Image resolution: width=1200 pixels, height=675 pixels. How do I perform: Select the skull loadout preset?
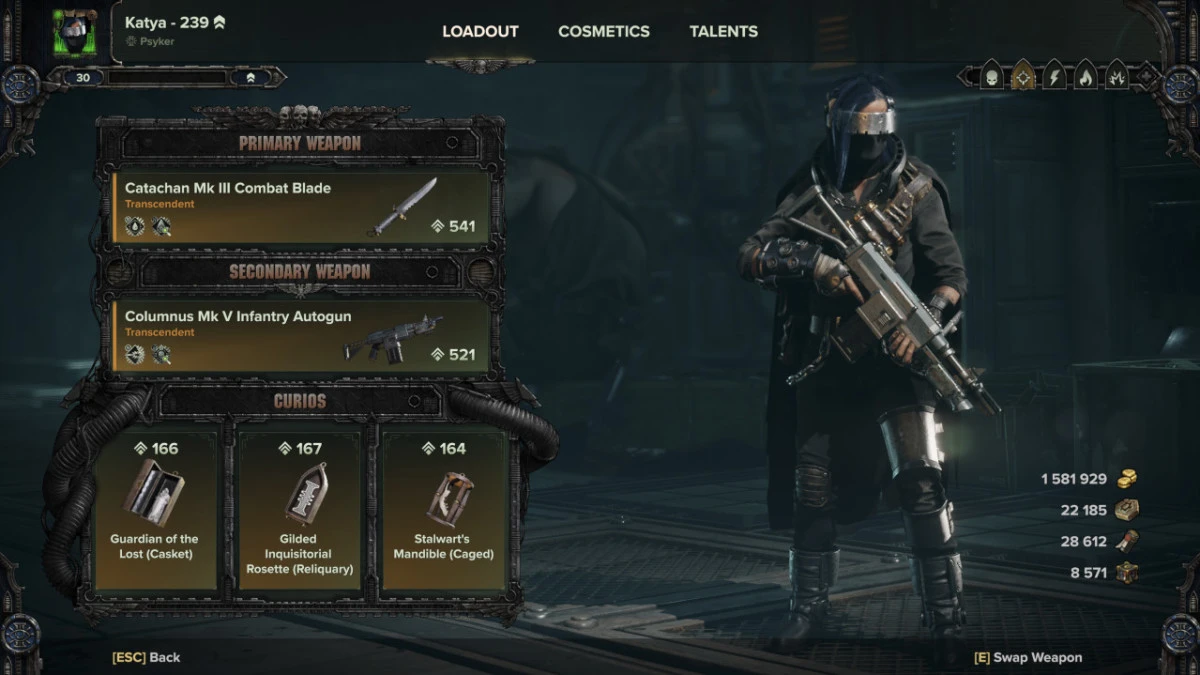(991, 76)
